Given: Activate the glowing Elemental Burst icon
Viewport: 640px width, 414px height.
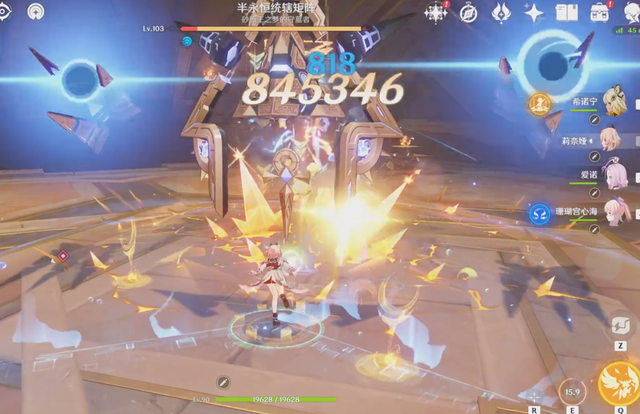Looking at the screenshot, I should click(x=618, y=385).
